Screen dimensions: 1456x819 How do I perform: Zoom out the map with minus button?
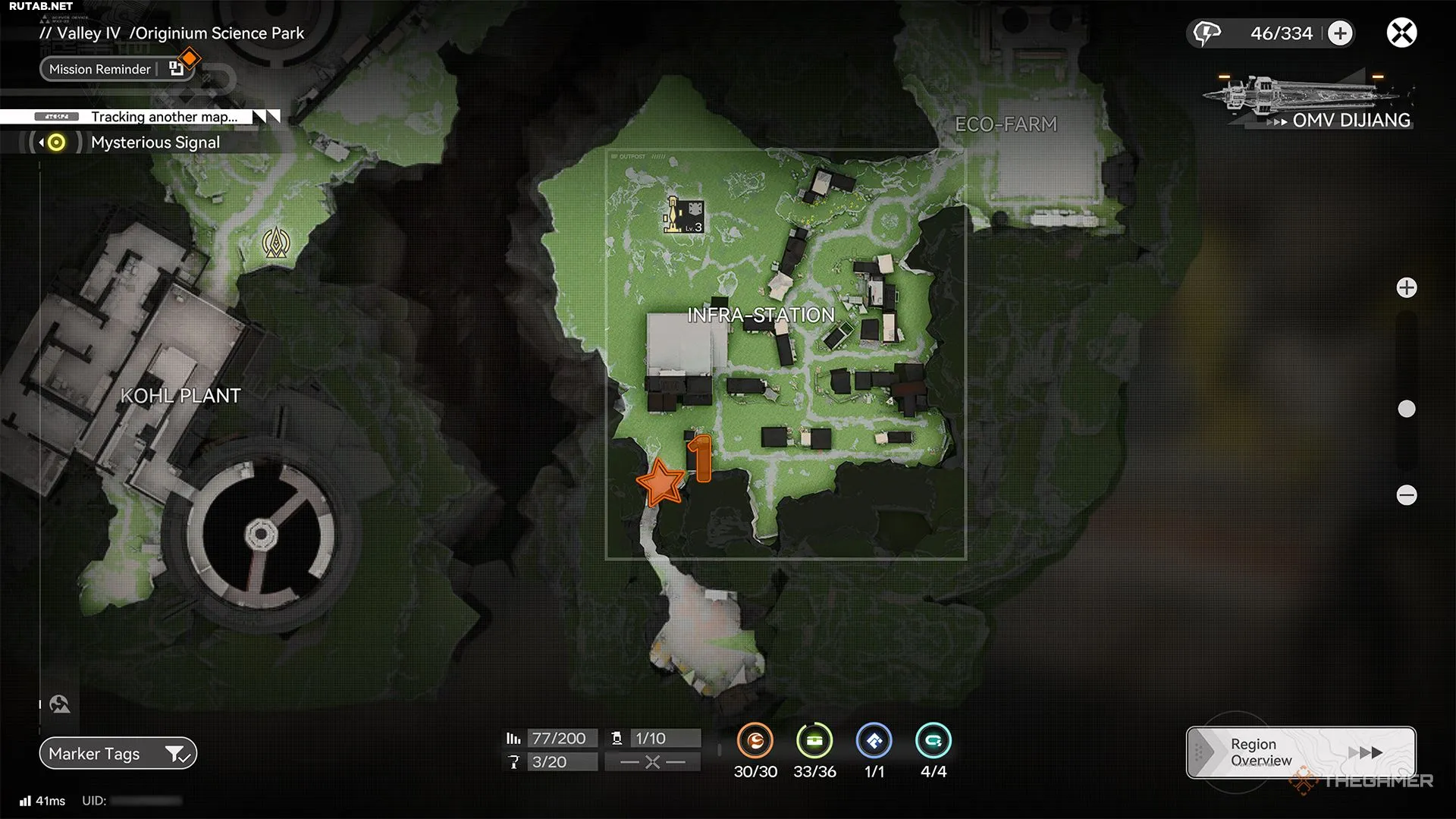coord(1407,495)
